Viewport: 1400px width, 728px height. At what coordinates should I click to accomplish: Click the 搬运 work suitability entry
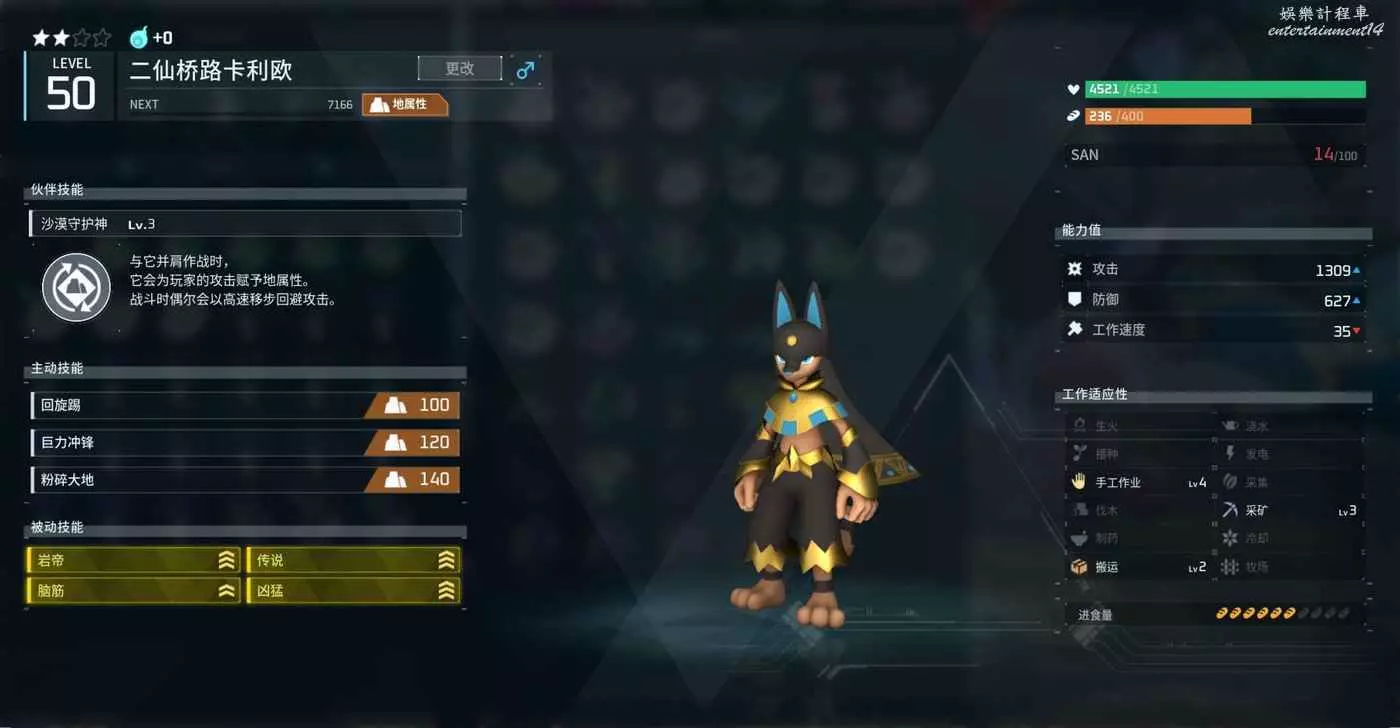(1138, 567)
